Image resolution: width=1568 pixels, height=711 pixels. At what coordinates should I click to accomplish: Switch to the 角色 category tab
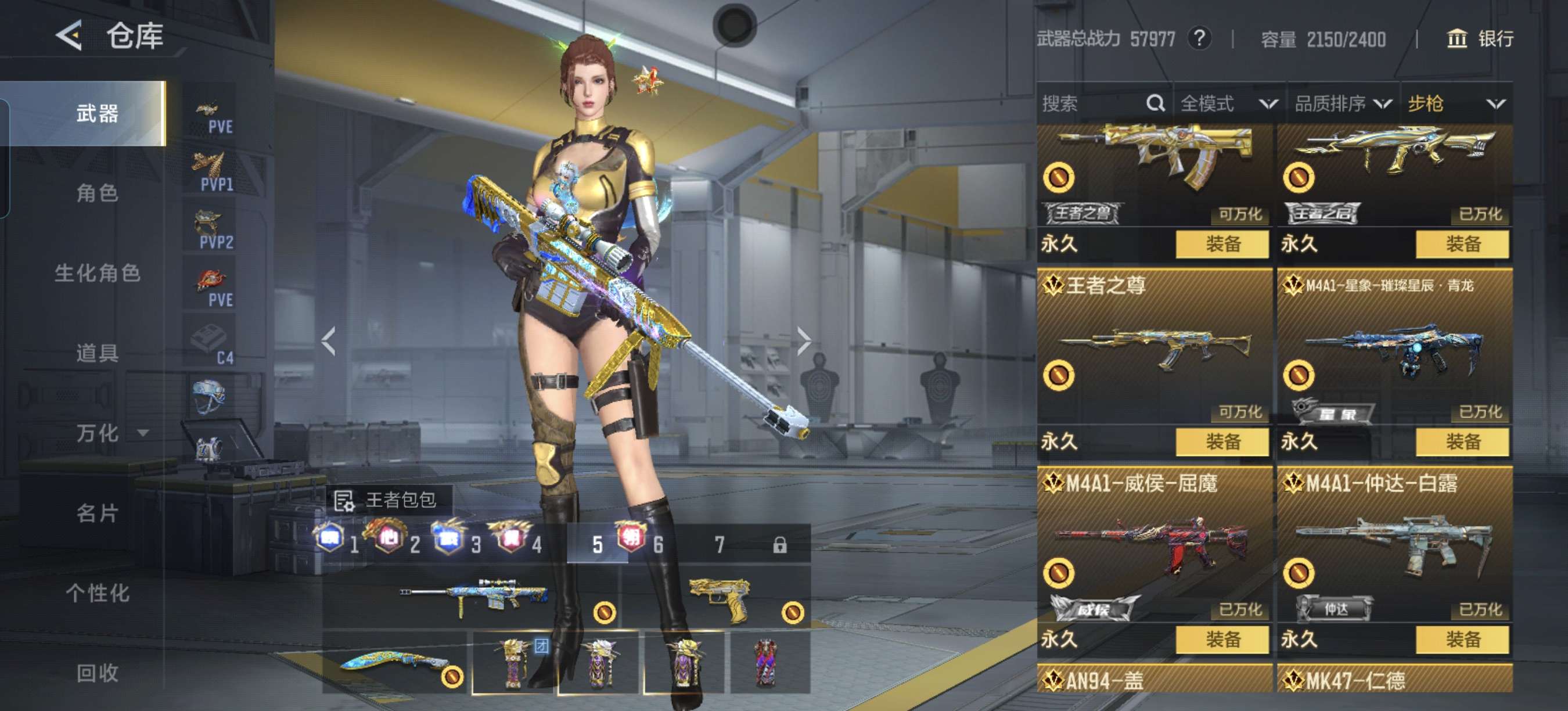pyautogui.click(x=97, y=193)
